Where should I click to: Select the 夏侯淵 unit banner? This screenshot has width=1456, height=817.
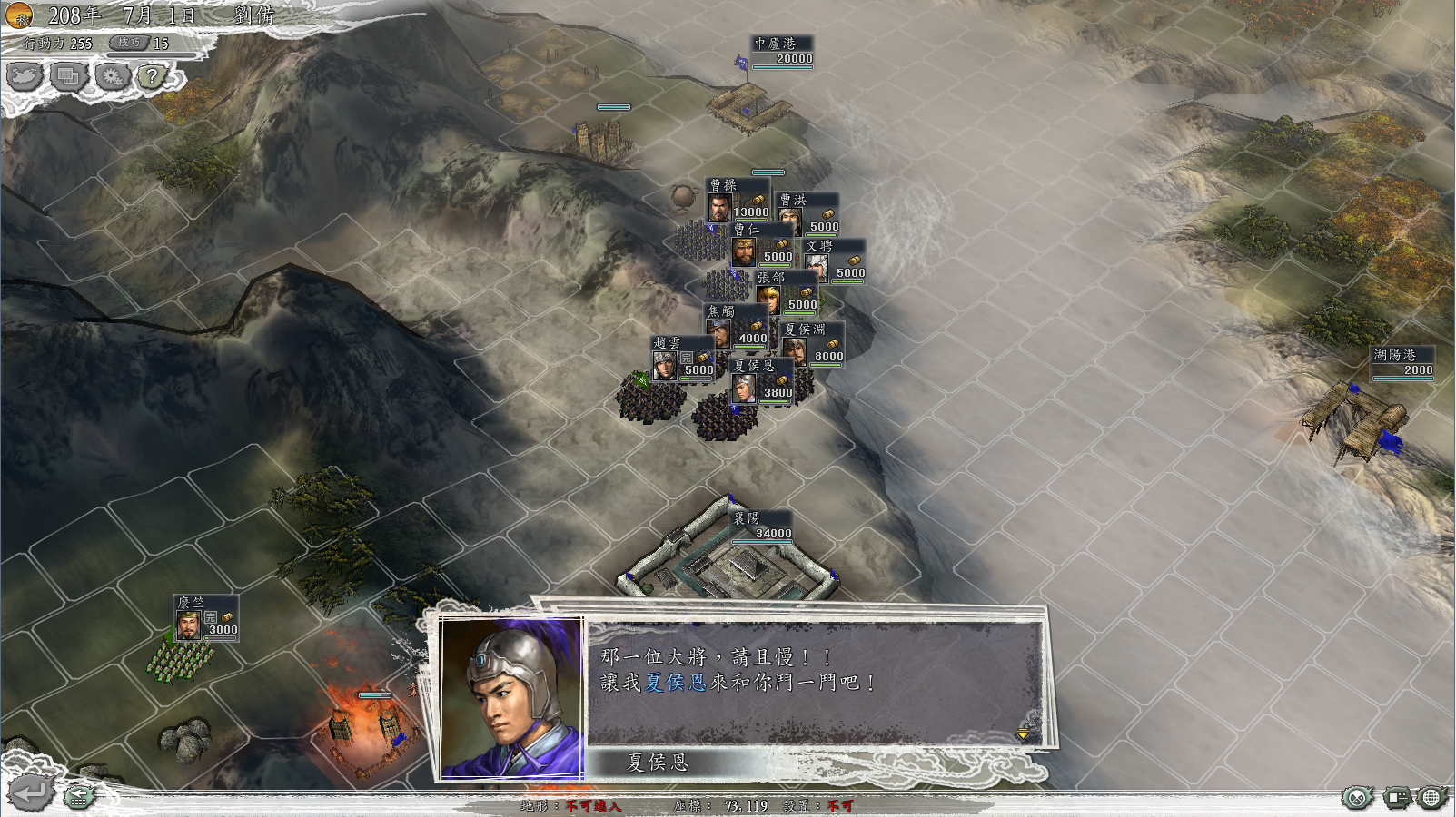(812, 343)
